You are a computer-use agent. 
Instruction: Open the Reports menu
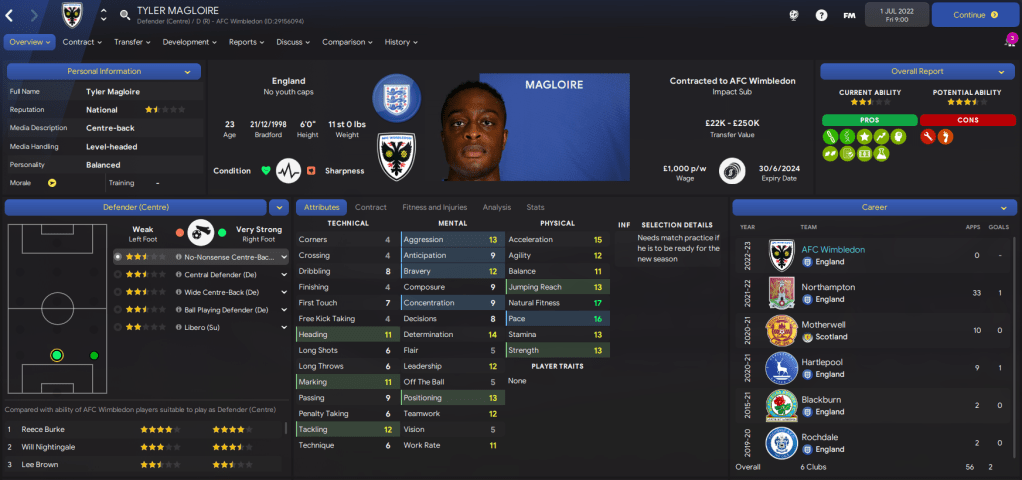247,42
